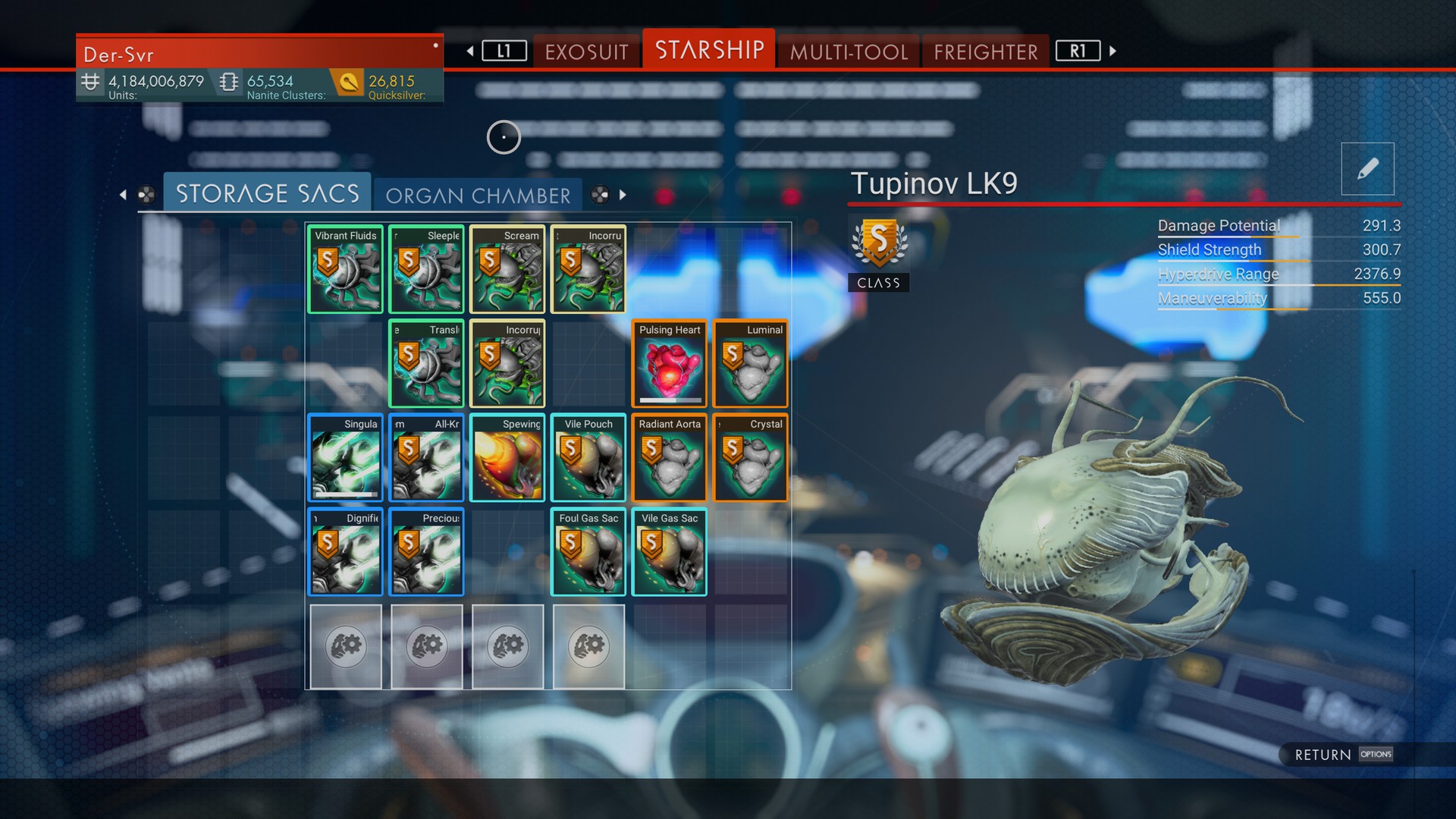Open the Multi-Tool inventory tab
The height and width of the screenshot is (819, 1456).
click(849, 52)
